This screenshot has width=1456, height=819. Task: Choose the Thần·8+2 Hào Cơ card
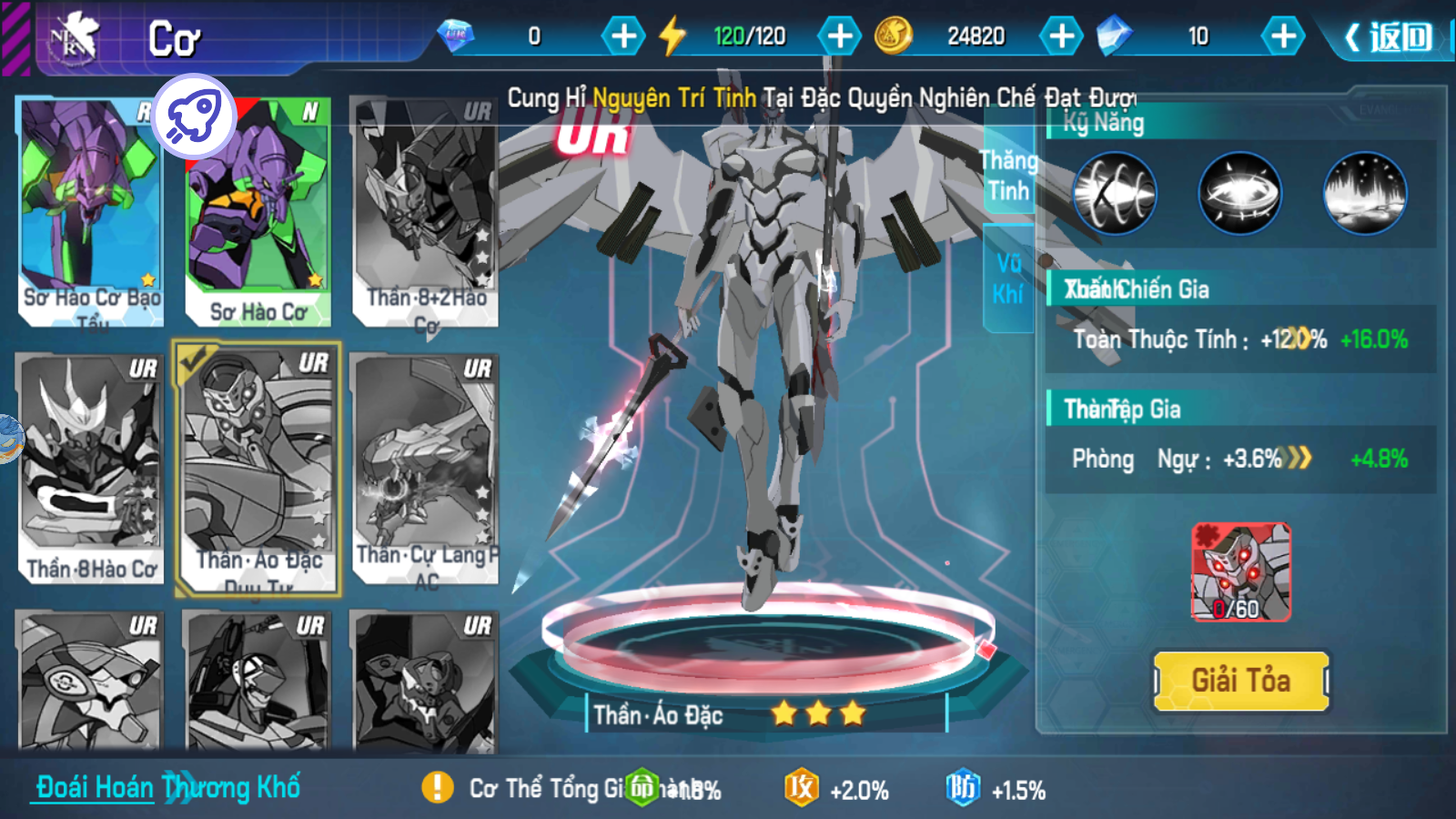click(x=425, y=211)
